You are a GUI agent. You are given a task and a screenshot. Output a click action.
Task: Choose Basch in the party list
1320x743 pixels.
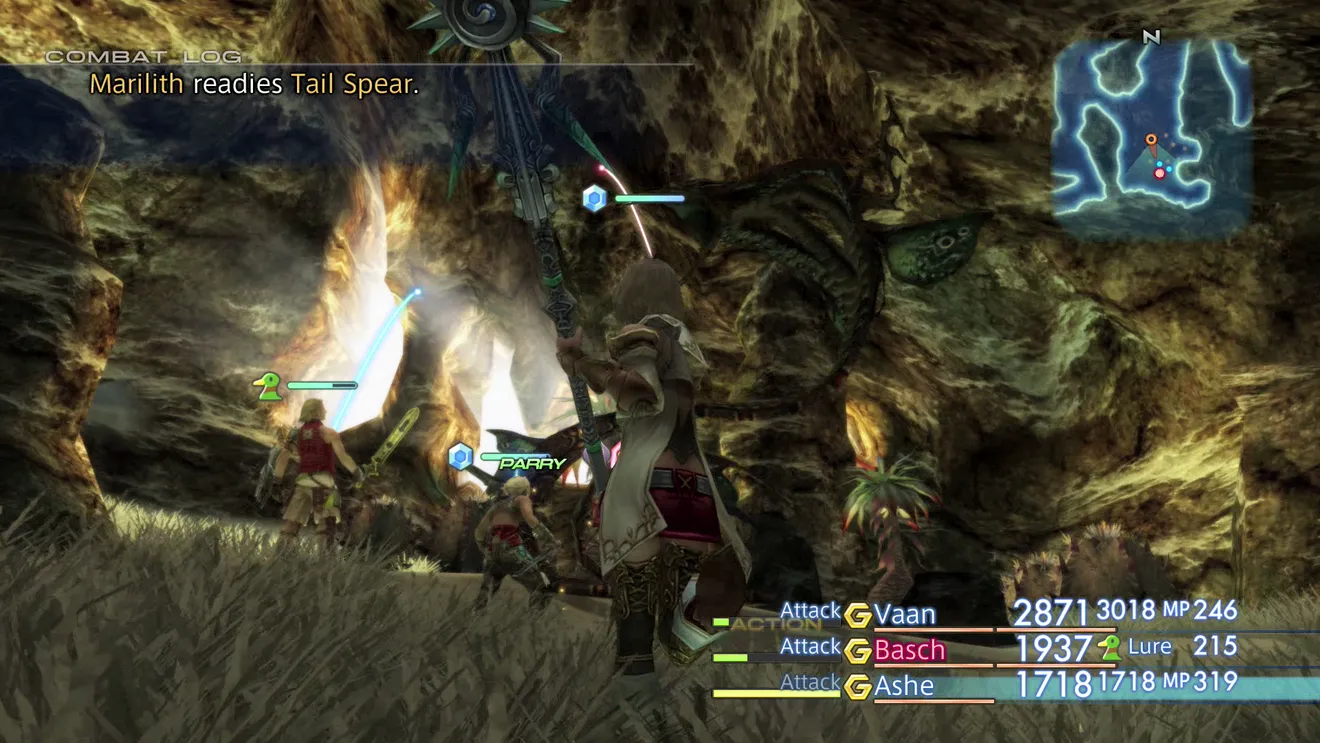pos(909,650)
